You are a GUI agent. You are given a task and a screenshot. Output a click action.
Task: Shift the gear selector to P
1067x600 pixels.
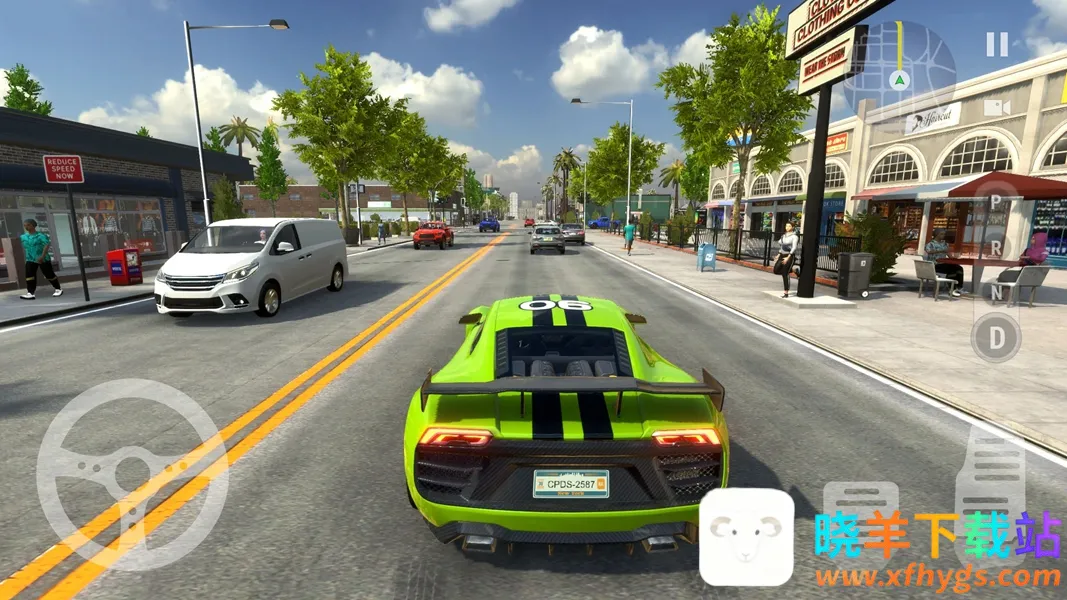996,202
